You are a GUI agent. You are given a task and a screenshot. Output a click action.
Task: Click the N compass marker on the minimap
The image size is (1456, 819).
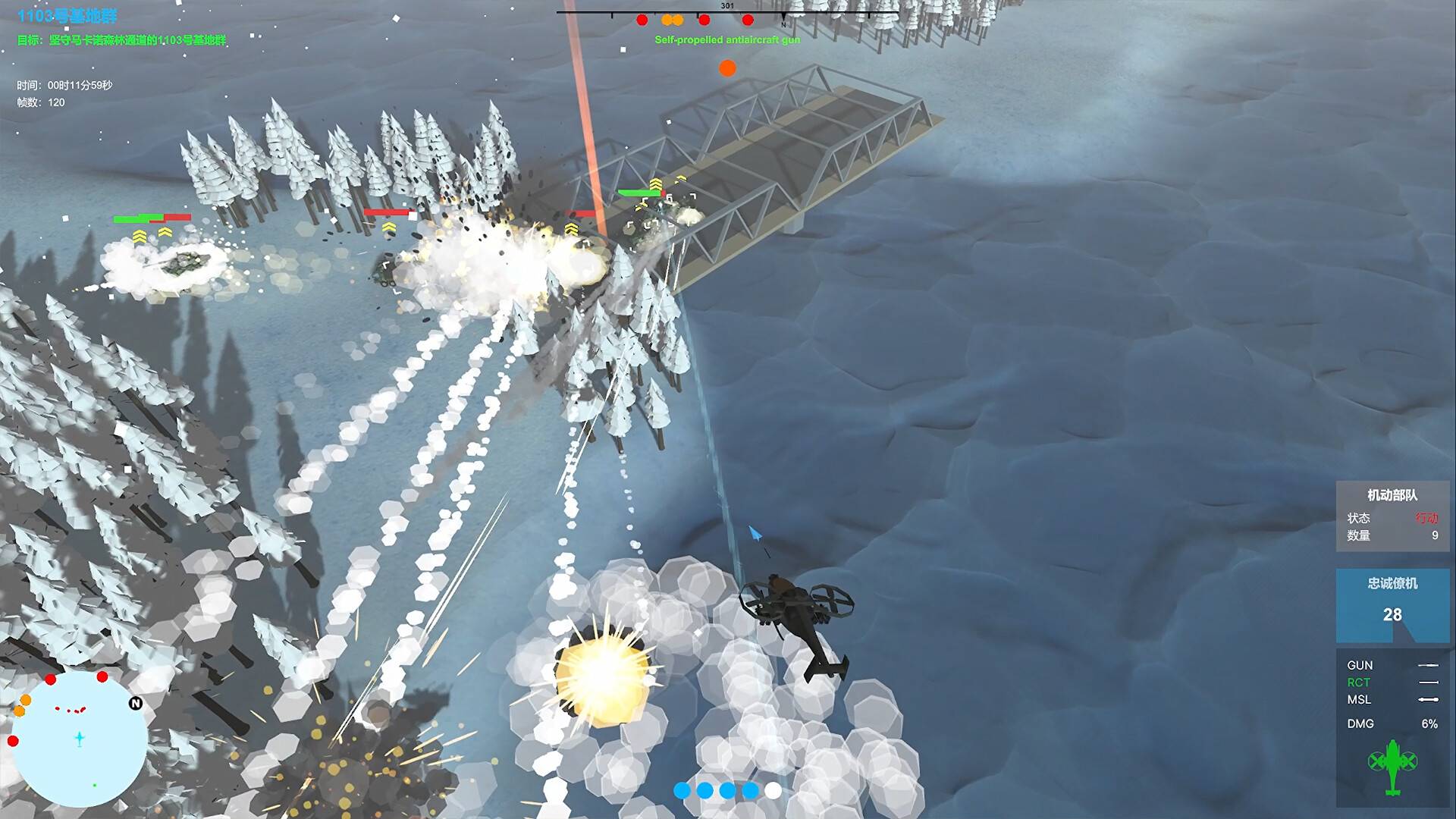coord(134,702)
